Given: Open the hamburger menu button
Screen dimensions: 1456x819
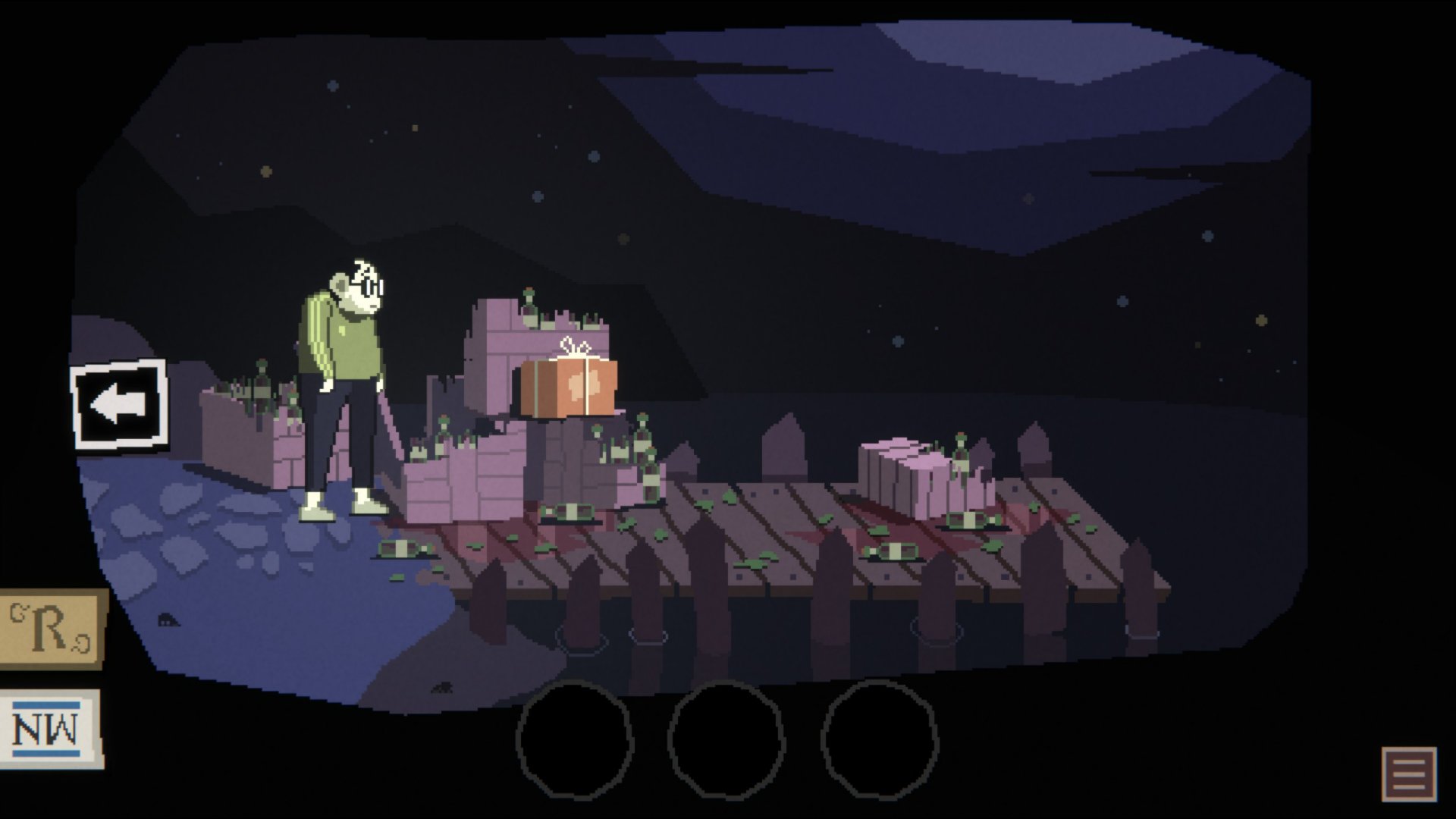Looking at the screenshot, I should (1409, 774).
